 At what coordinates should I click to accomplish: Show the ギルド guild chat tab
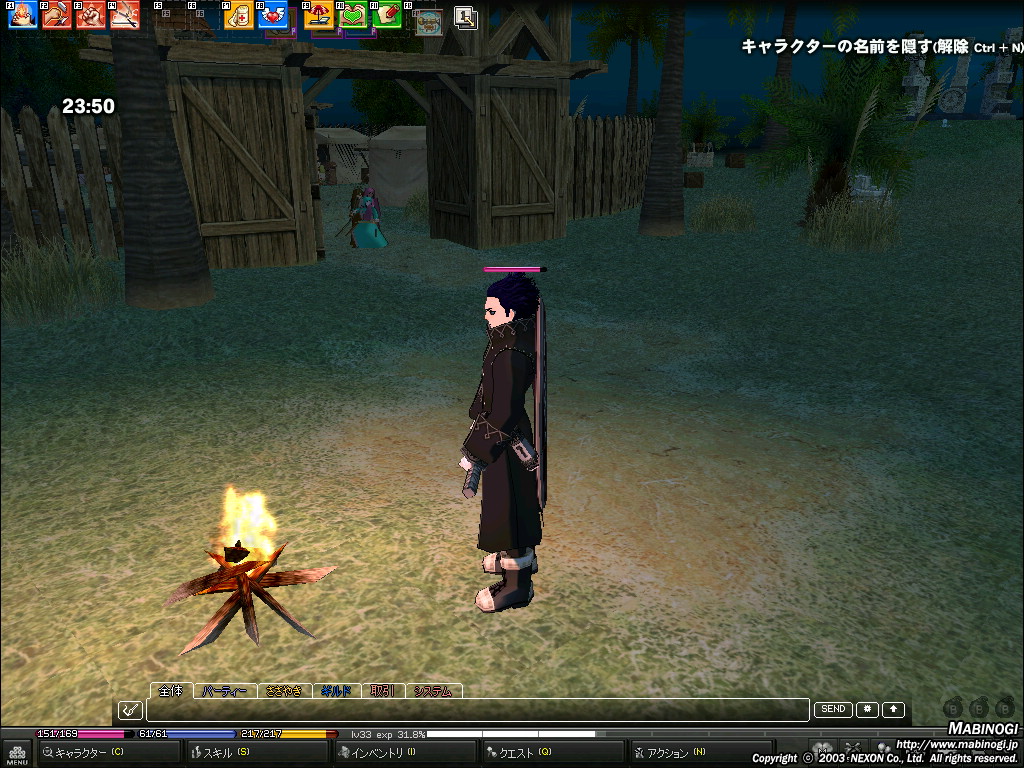coord(337,691)
